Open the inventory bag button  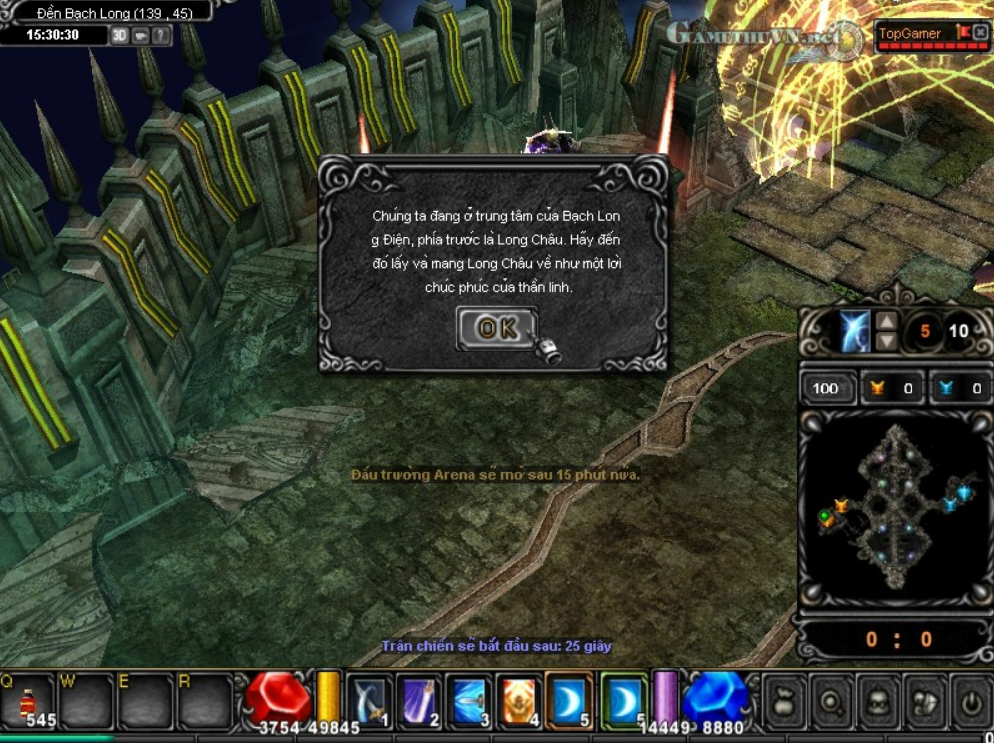[782, 701]
